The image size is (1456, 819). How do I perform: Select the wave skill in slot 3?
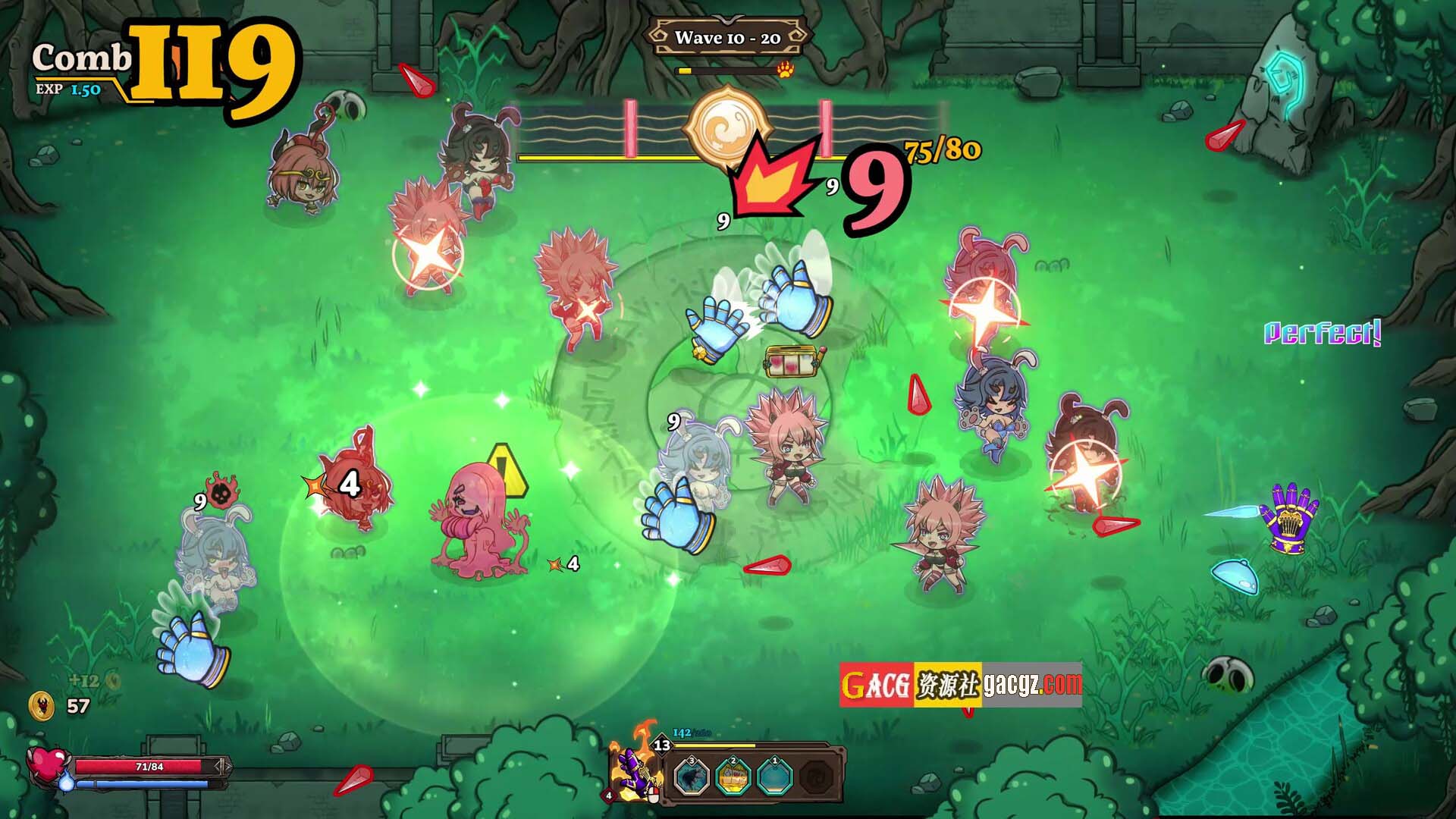692,777
